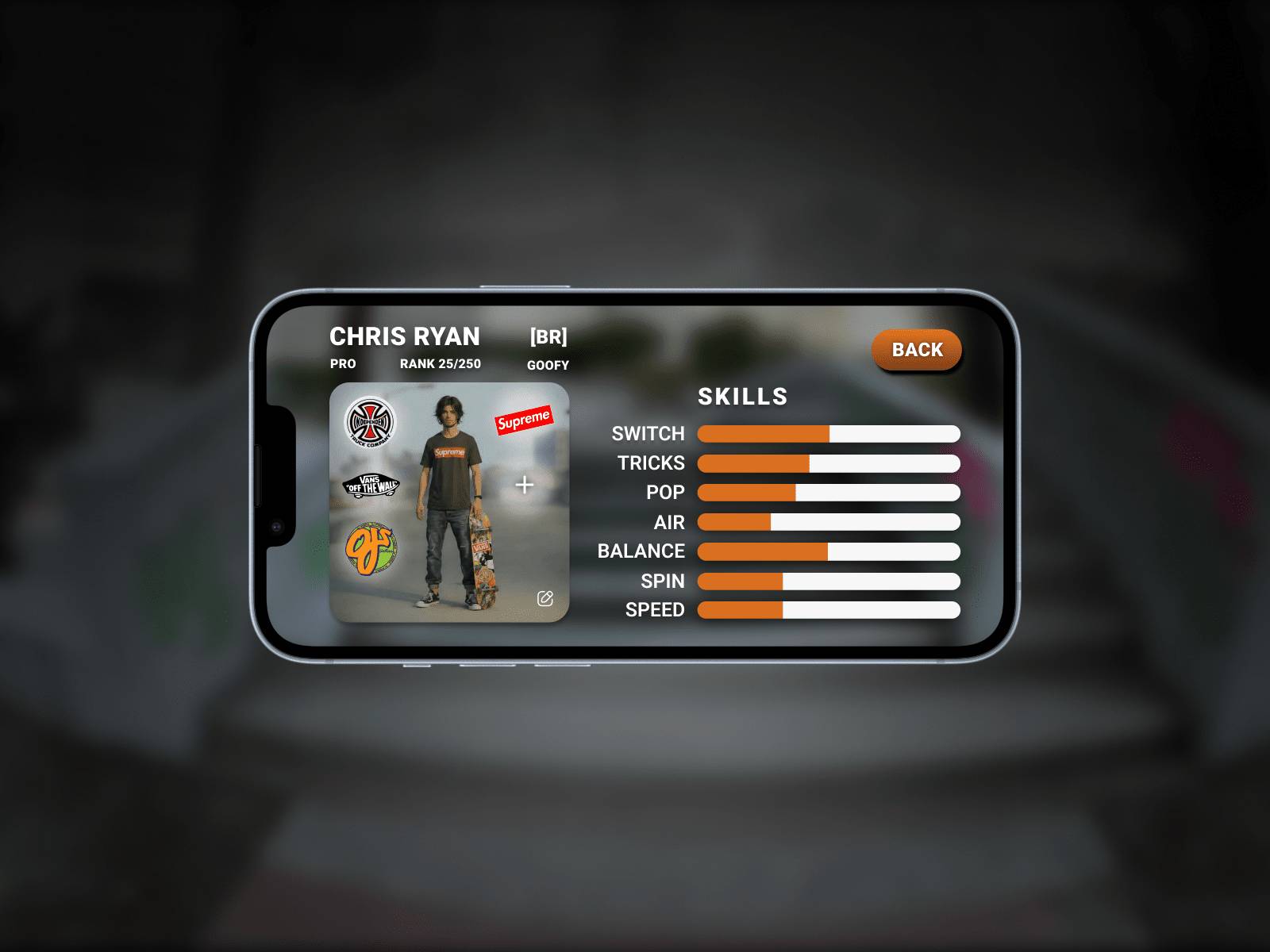Image resolution: width=1270 pixels, height=952 pixels.
Task: Tap the orange BACK button
Action: 917,350
